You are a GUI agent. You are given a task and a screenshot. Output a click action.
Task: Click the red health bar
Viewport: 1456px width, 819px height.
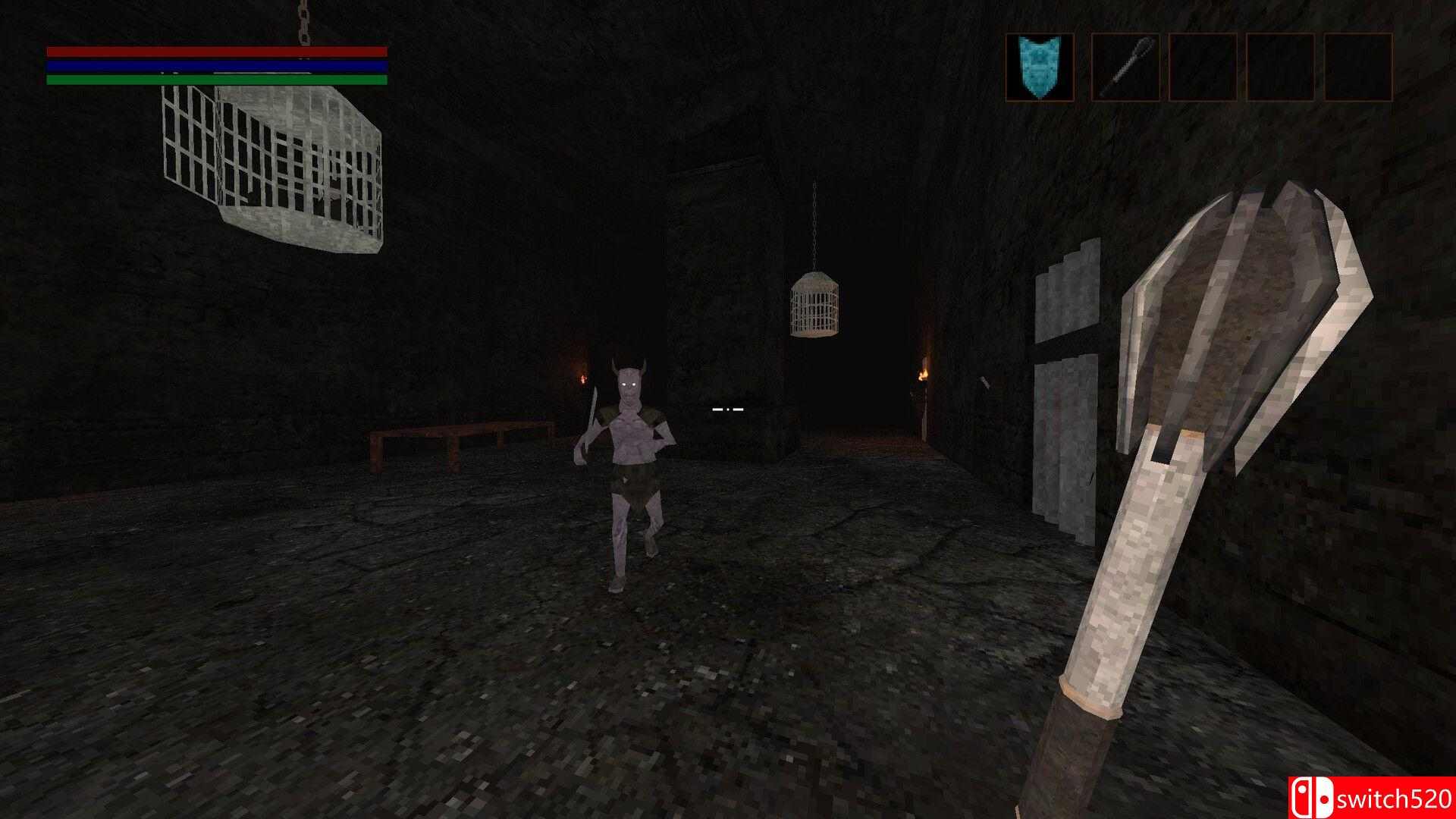tap(216, 52)
